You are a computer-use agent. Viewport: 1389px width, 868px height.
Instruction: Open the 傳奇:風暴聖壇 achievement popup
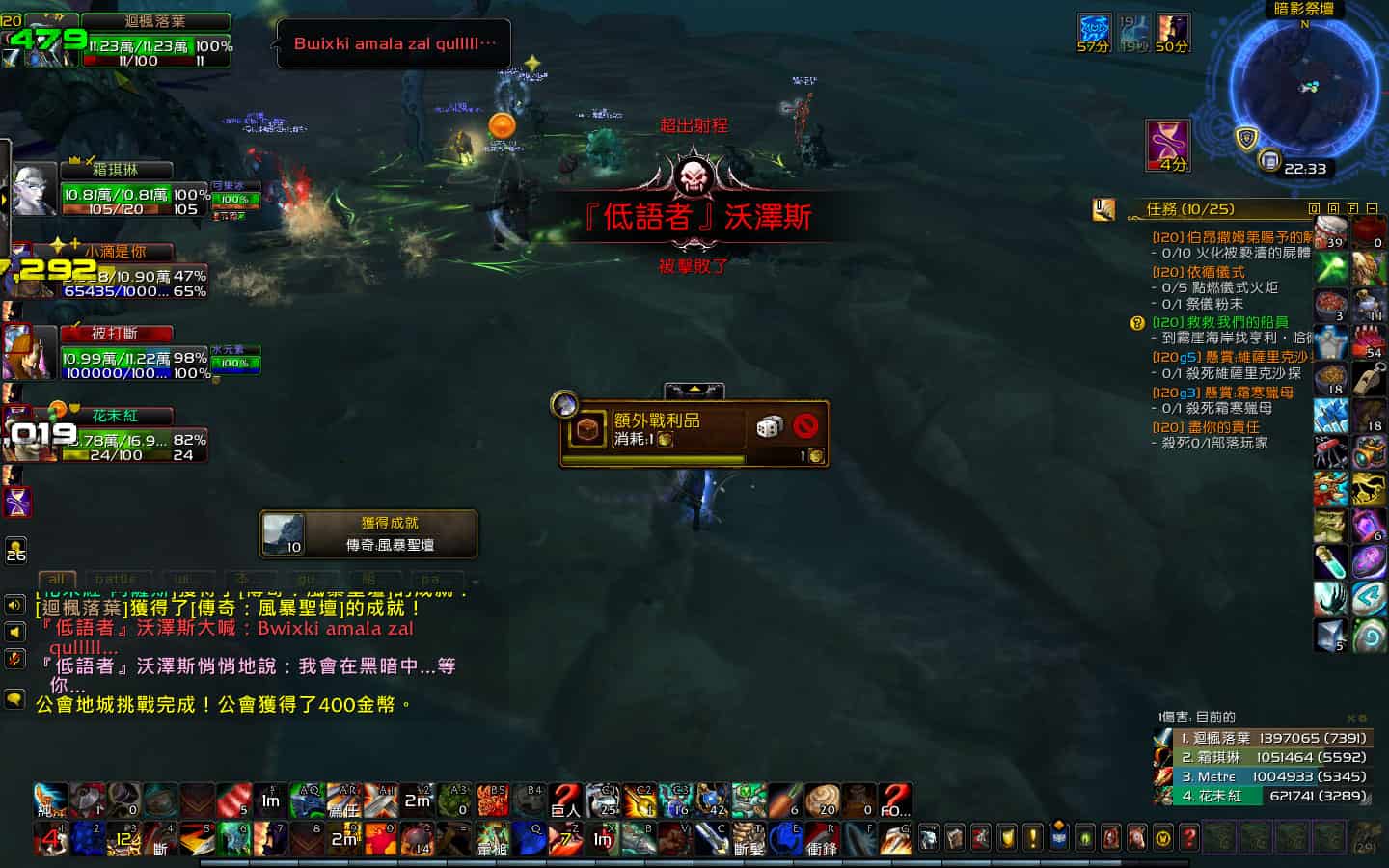click(x=369, y=533)
